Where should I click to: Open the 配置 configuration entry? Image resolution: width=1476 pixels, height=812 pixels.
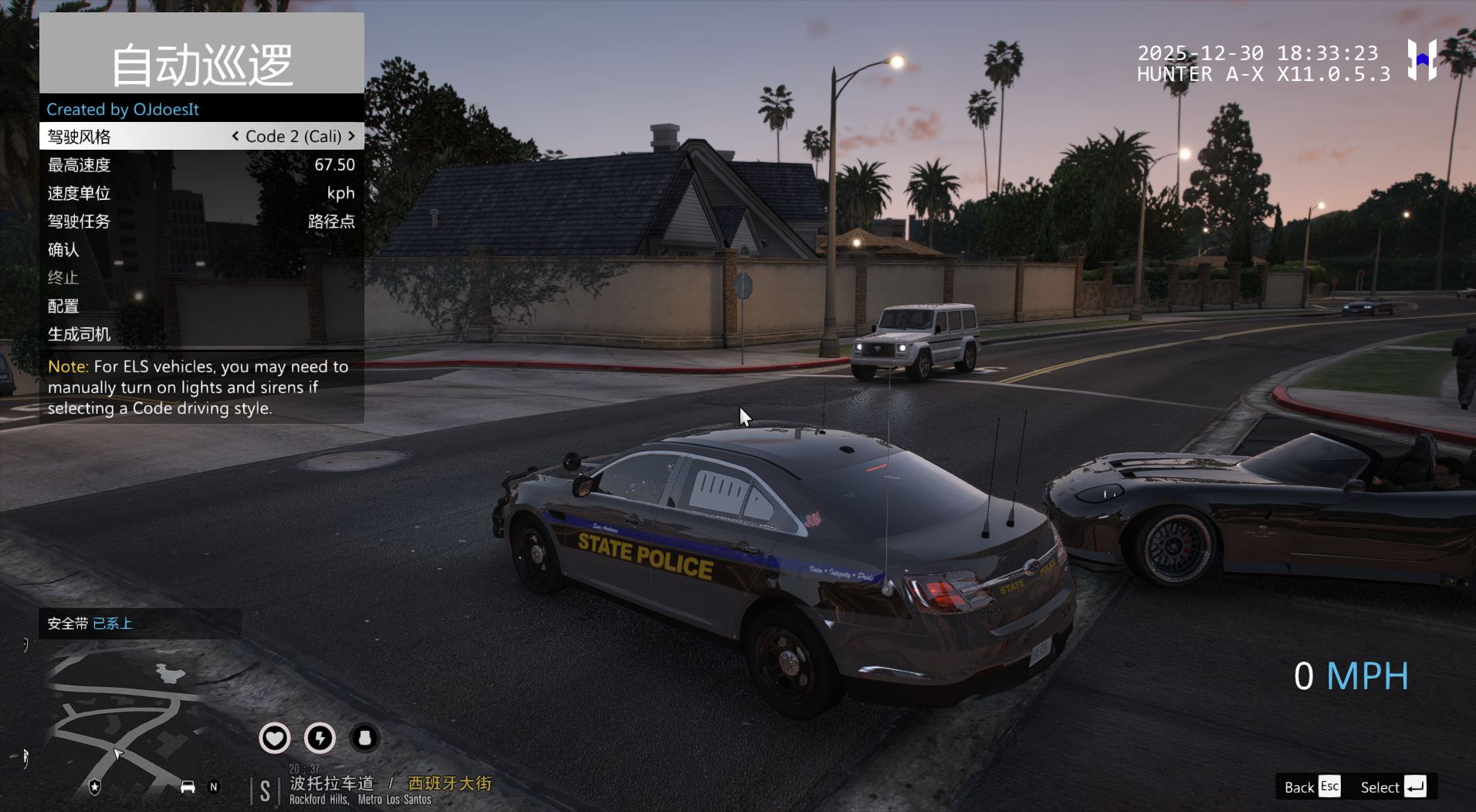point(201,306)
